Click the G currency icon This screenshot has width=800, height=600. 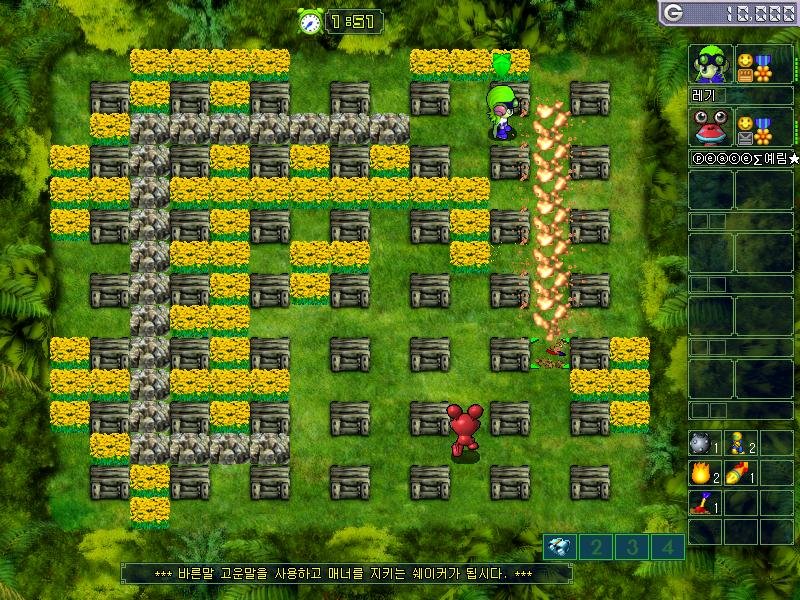click(x=673, y=12)
